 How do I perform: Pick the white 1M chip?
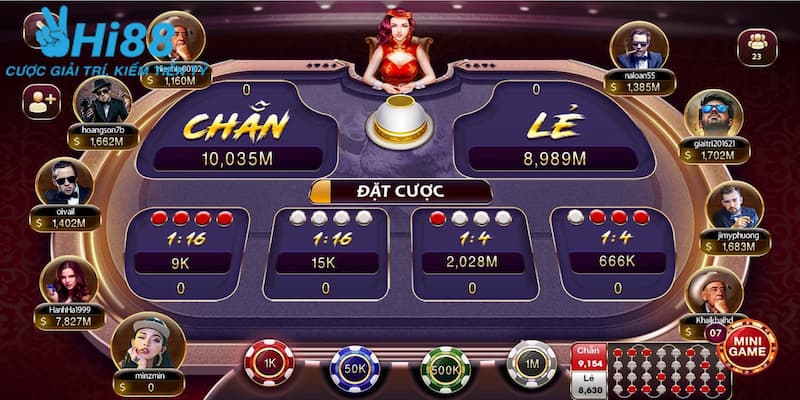[x=531, y=364]
